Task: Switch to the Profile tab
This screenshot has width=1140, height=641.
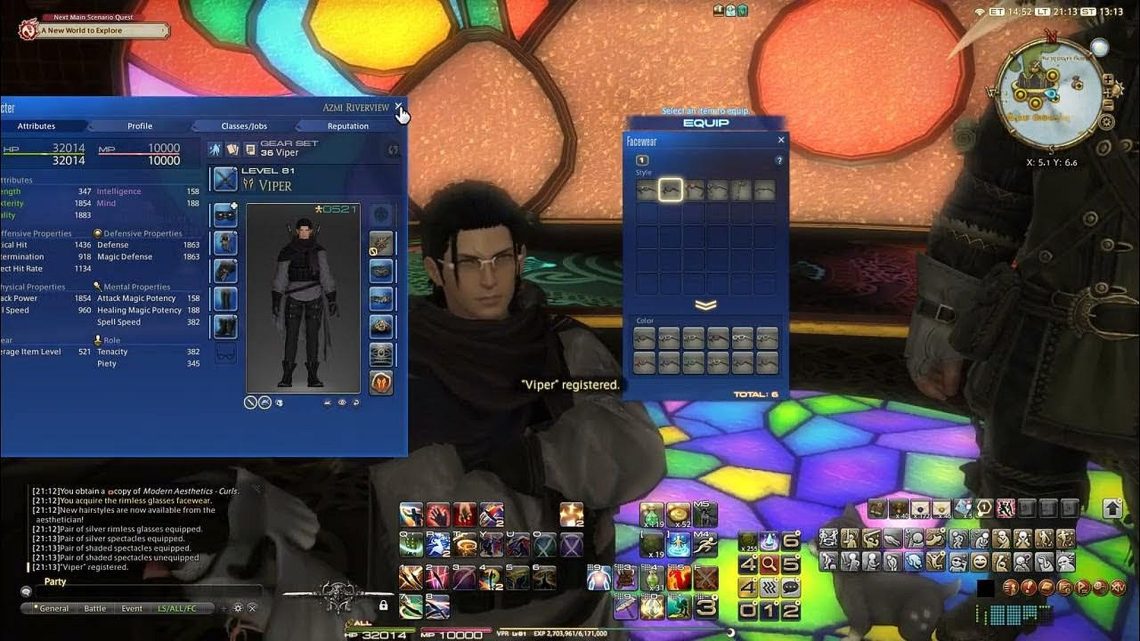Action: click(140, 126)
